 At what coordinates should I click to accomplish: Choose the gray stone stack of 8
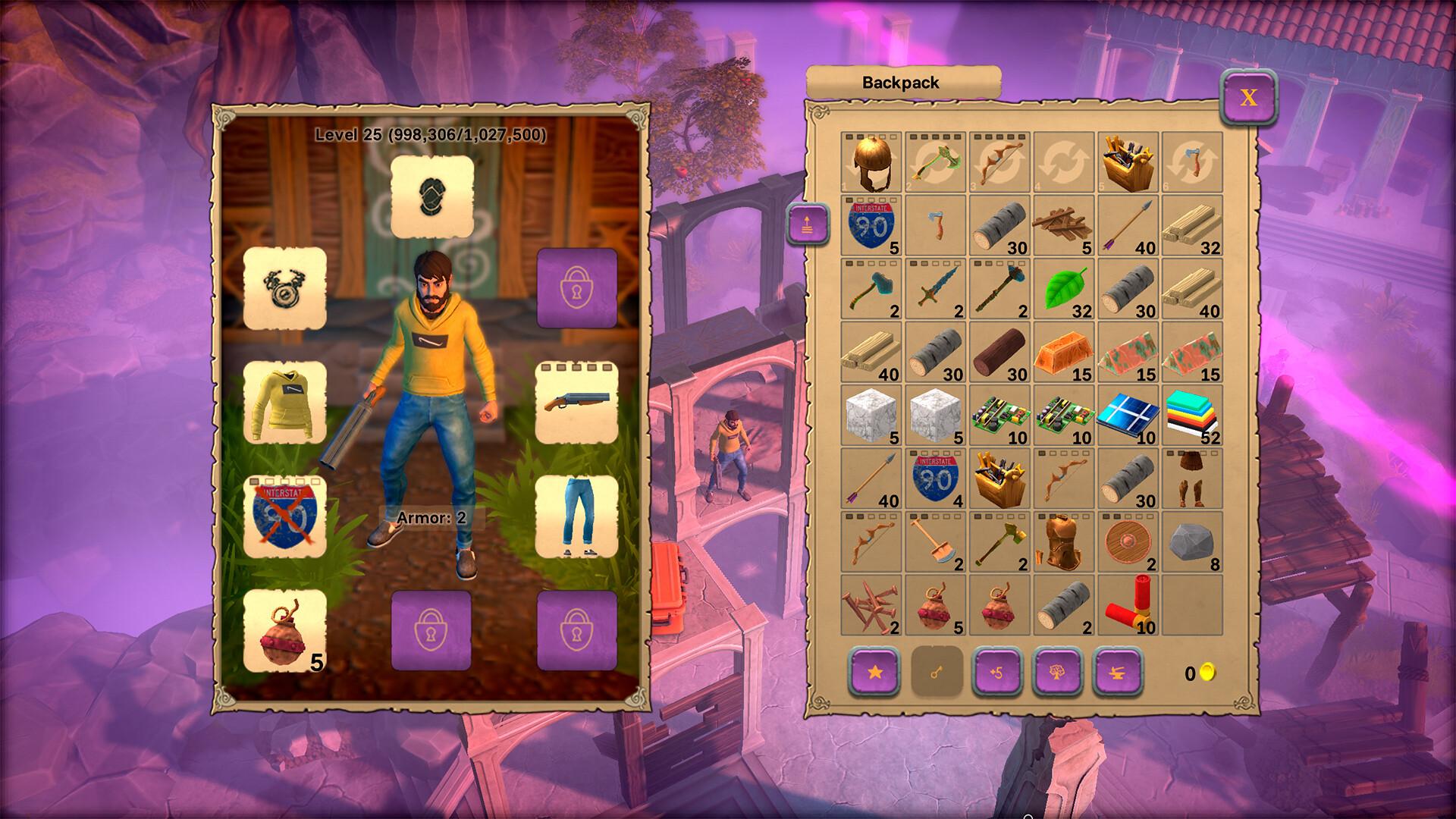point(1191,541)
